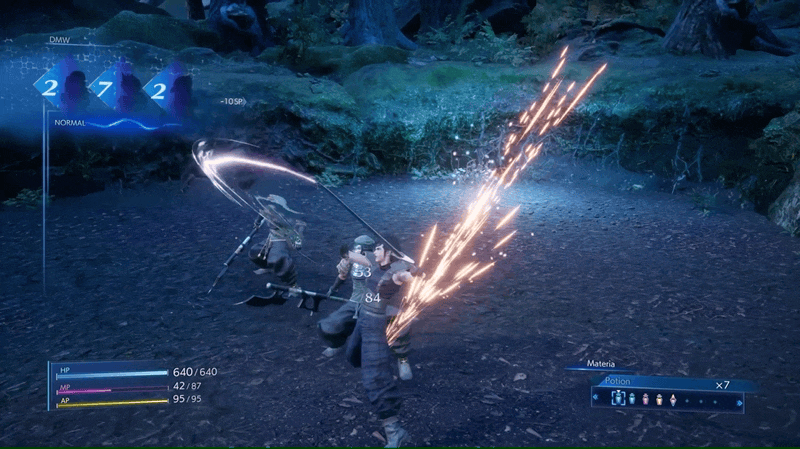The image size is (800, 449).
Task: Select the highlighted Potion item icon
Action: (617, 399)
